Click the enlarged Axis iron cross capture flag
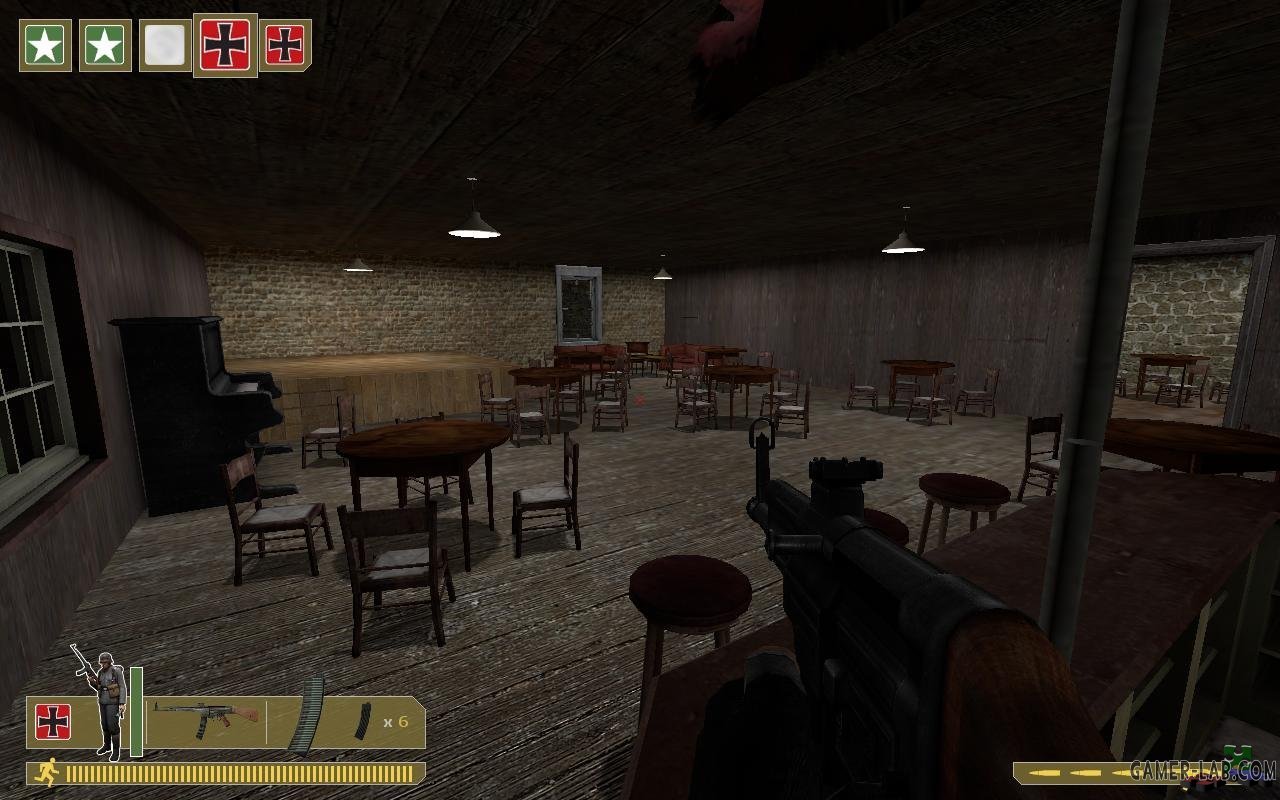This screenshot has height=800, width=1280. 225,45
